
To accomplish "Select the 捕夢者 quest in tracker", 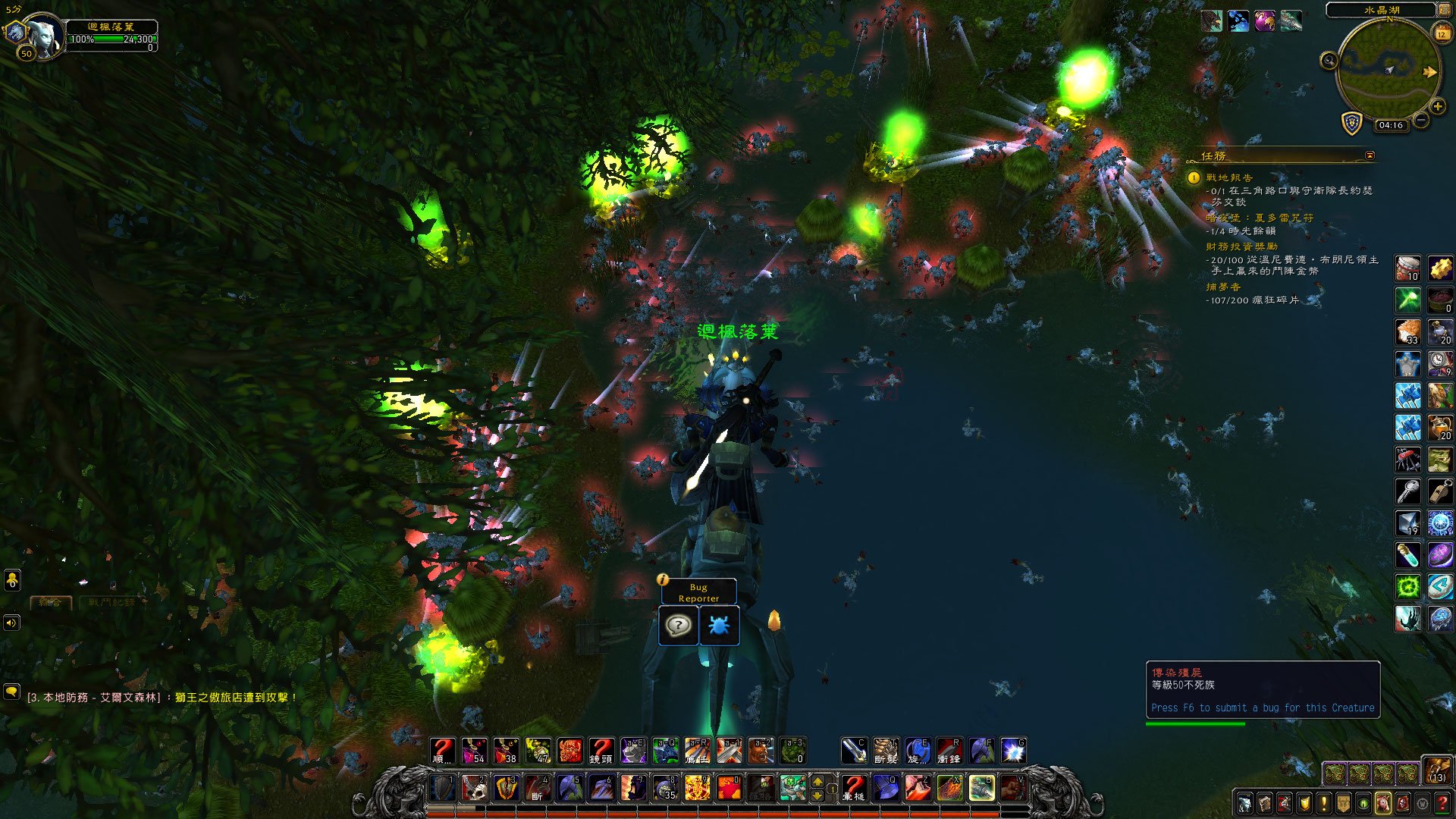I will click(1223, 287).
